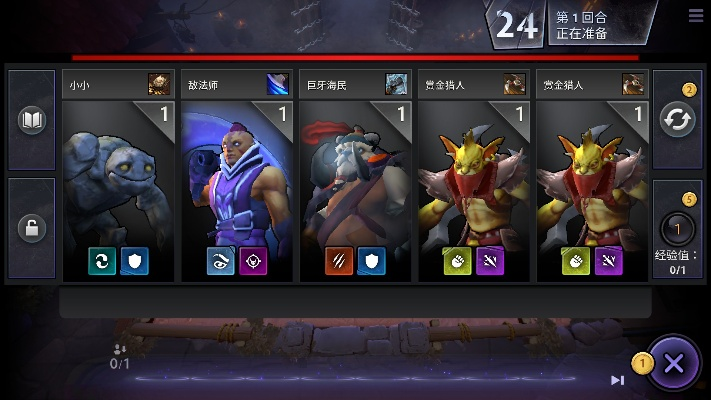
Task: Click the skip-forward arrow icon
Action: coord(618,380)
